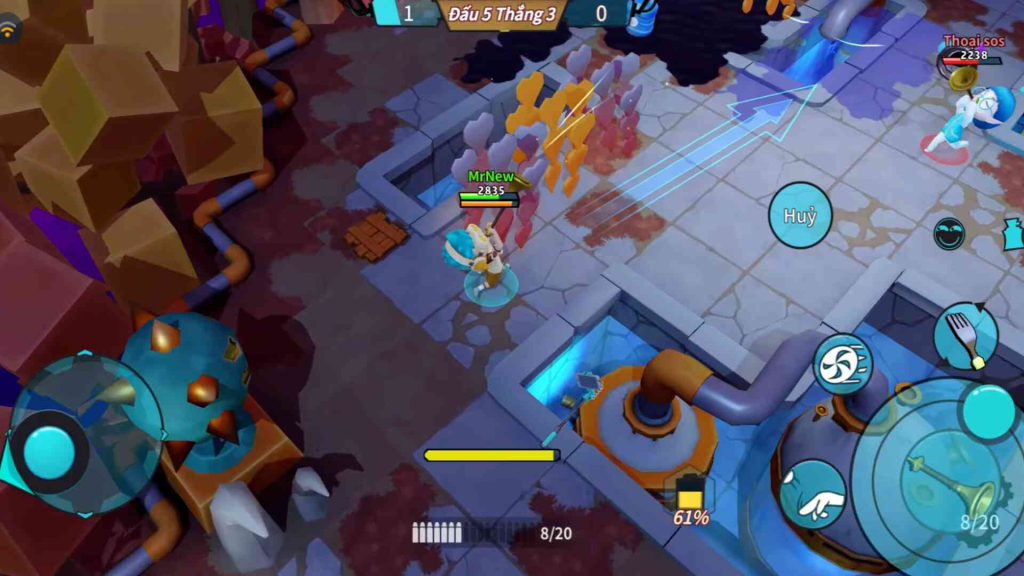Activate the fork melee skill

[x=965, y=336]
